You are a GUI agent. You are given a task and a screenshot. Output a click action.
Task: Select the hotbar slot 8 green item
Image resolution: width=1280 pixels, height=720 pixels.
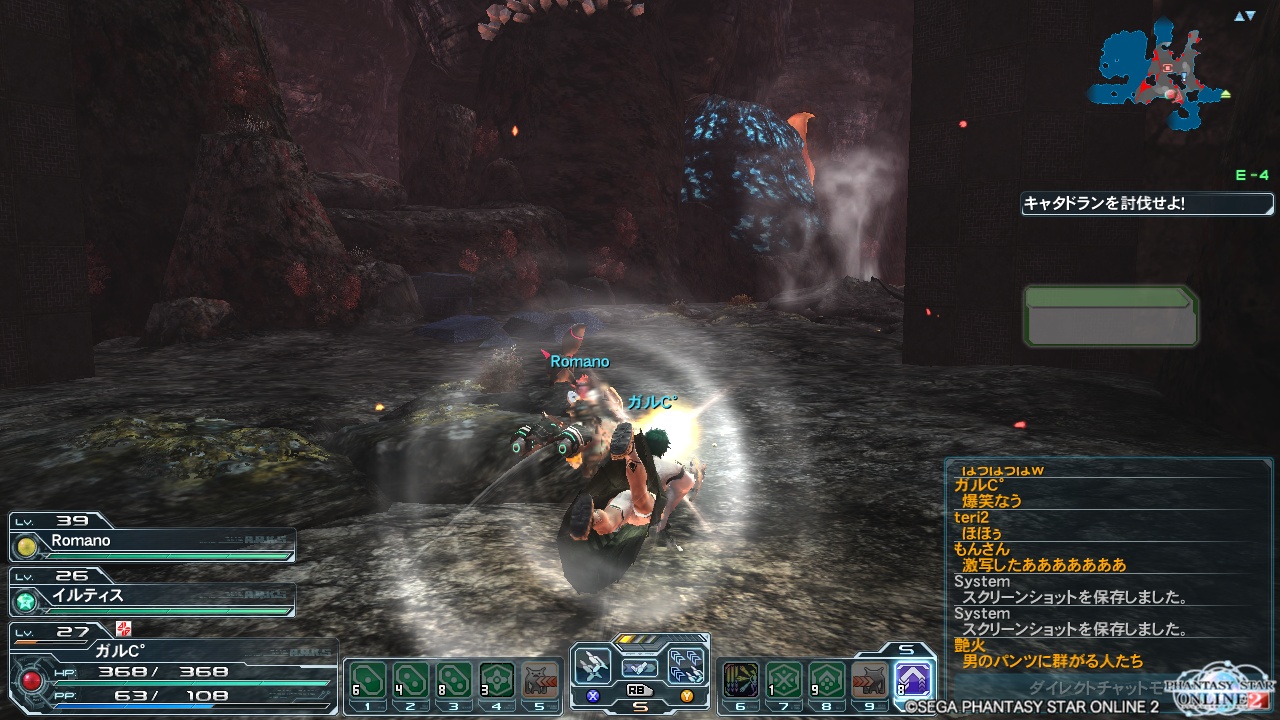pyautogui.click(x=826, y=680)
